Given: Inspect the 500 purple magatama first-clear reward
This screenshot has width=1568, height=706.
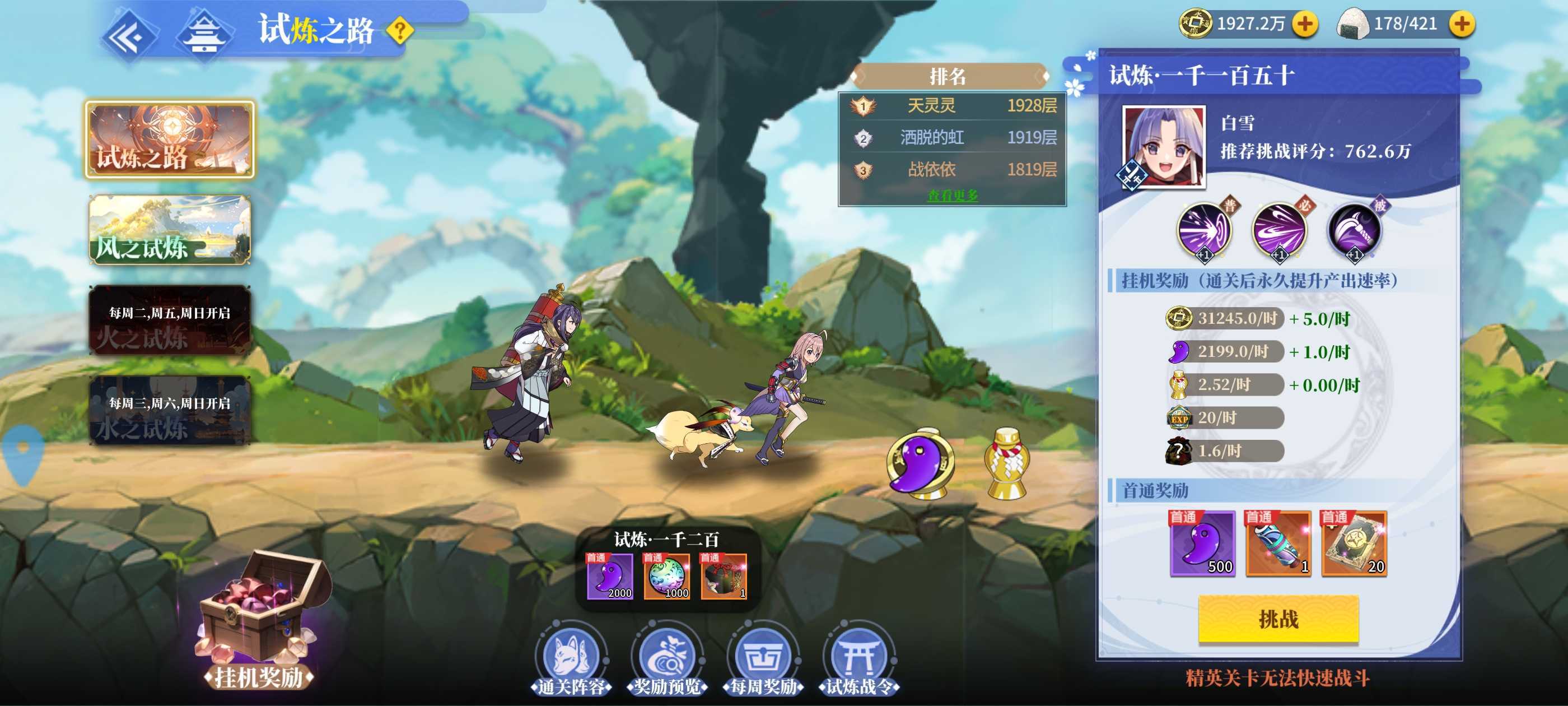Looking at the screenshot, I should coord(1202,544).
